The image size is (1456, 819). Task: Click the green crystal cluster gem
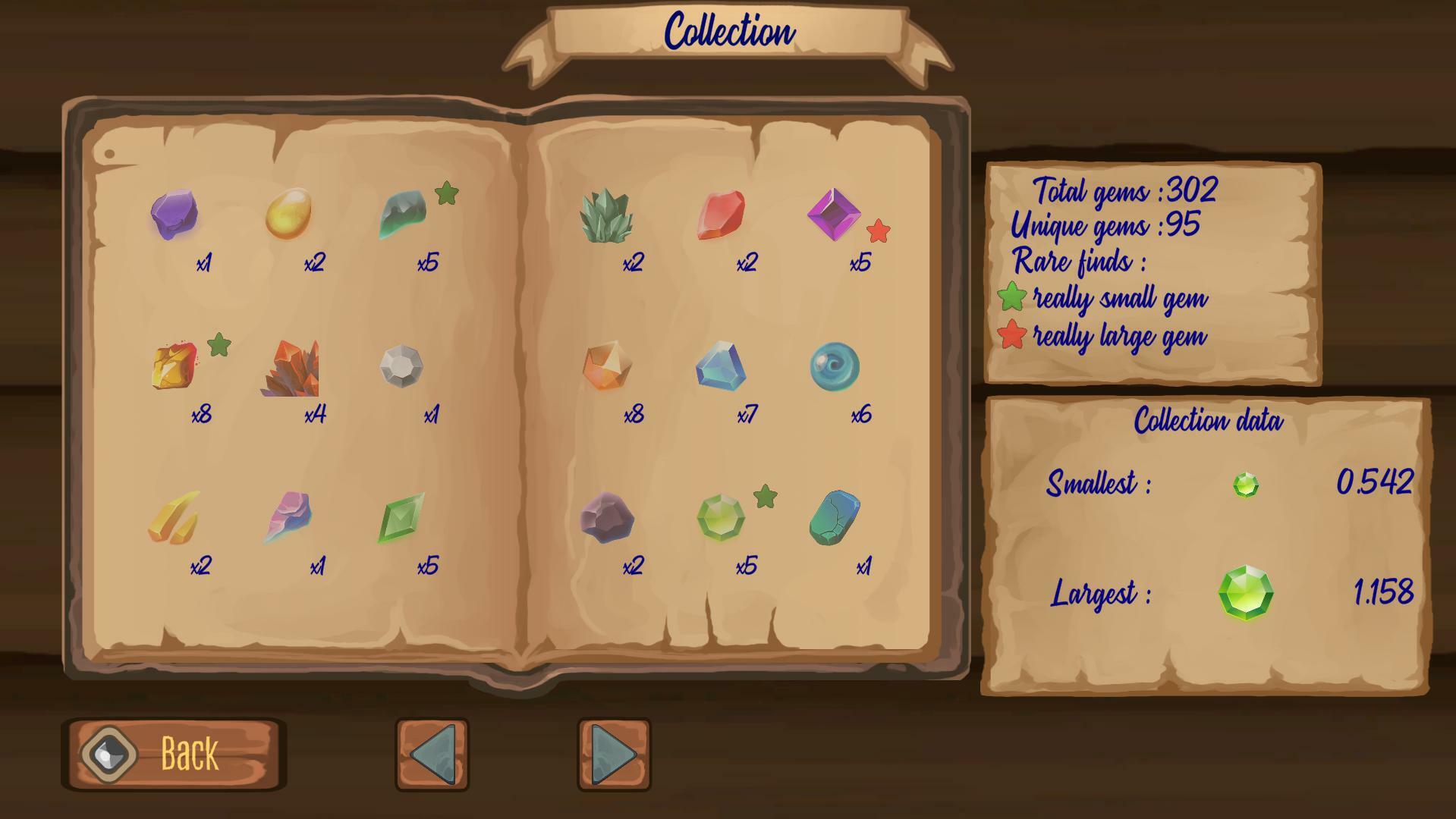pyautogui.click(x=609, y=216)
